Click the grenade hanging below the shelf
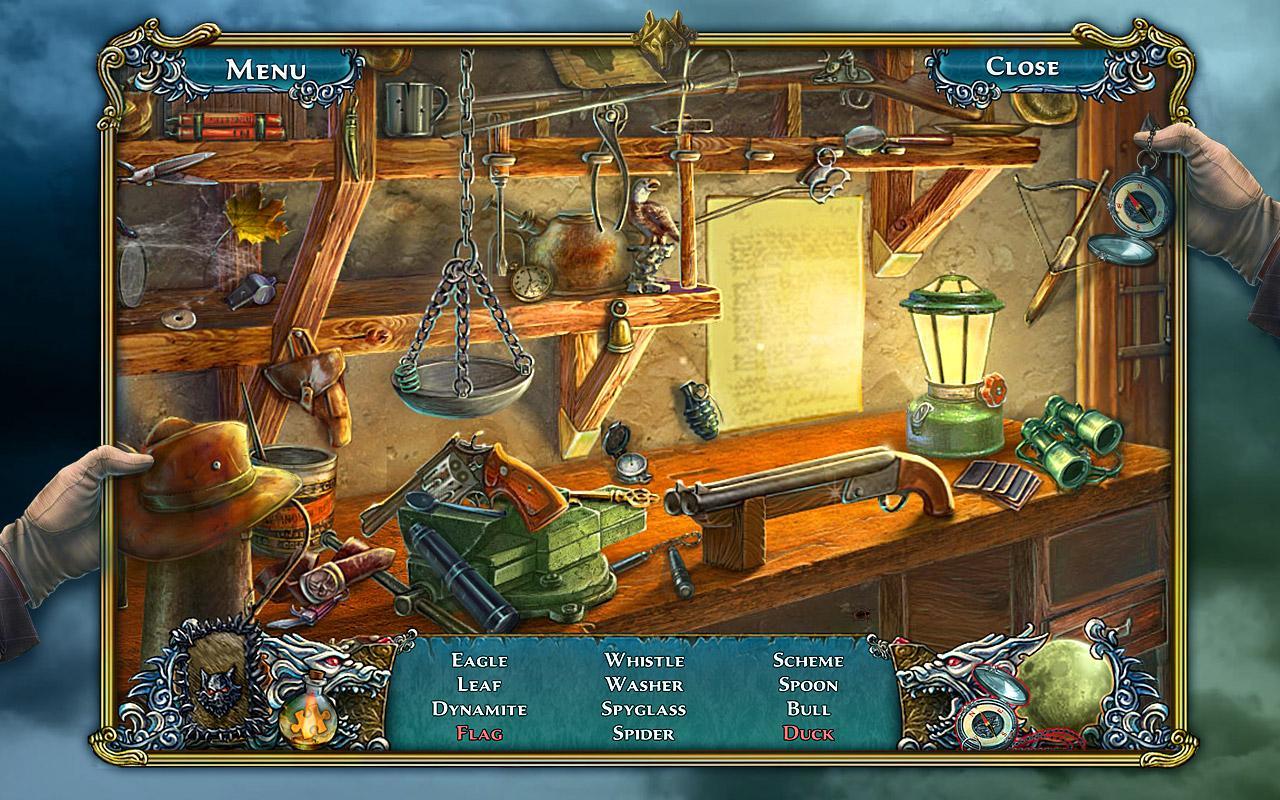The image size is (1280, 800). pyautogui.click(x=701, y=413)
